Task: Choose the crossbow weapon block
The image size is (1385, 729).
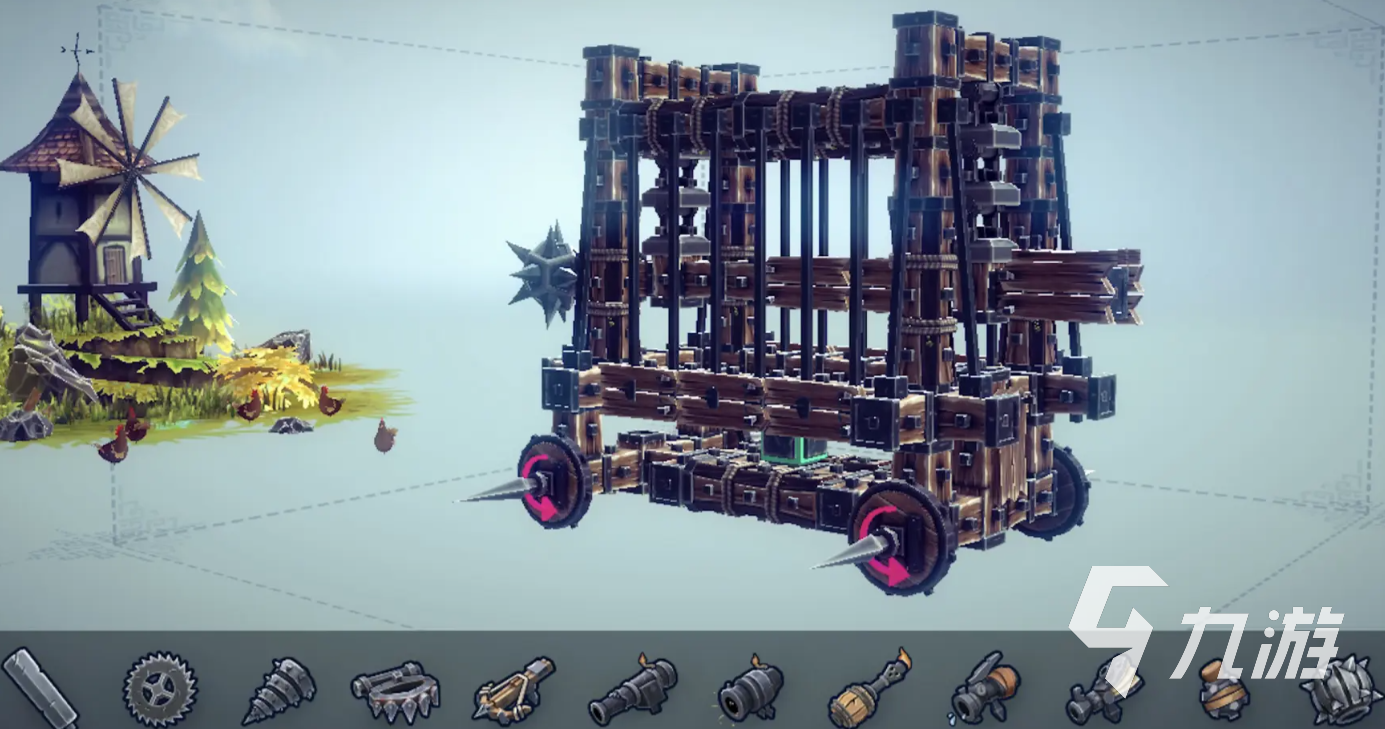Action: [x=514, y=689]
